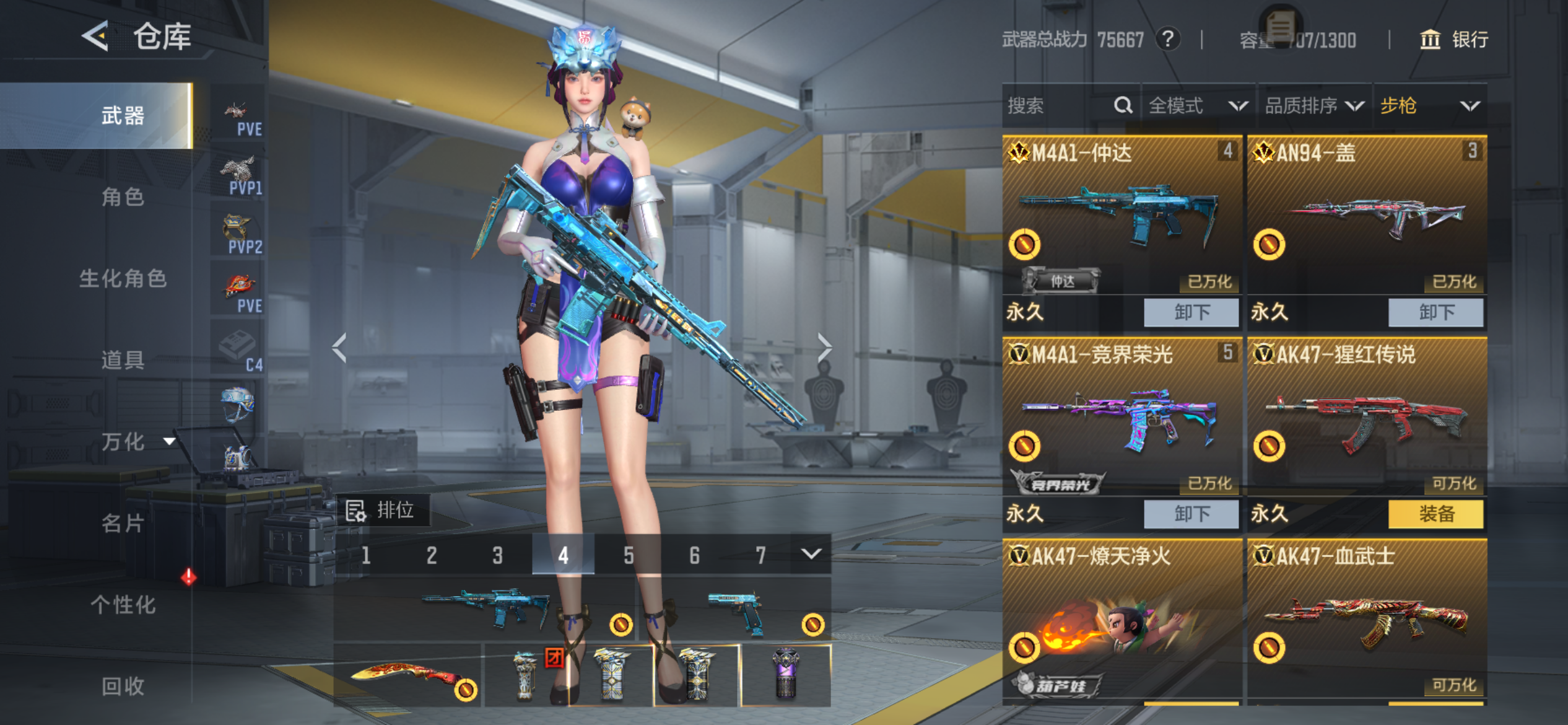The height and width of the screenshot is (725, 1568).
Task: Open the weapon total power help icon
Action: [1167, 40]
